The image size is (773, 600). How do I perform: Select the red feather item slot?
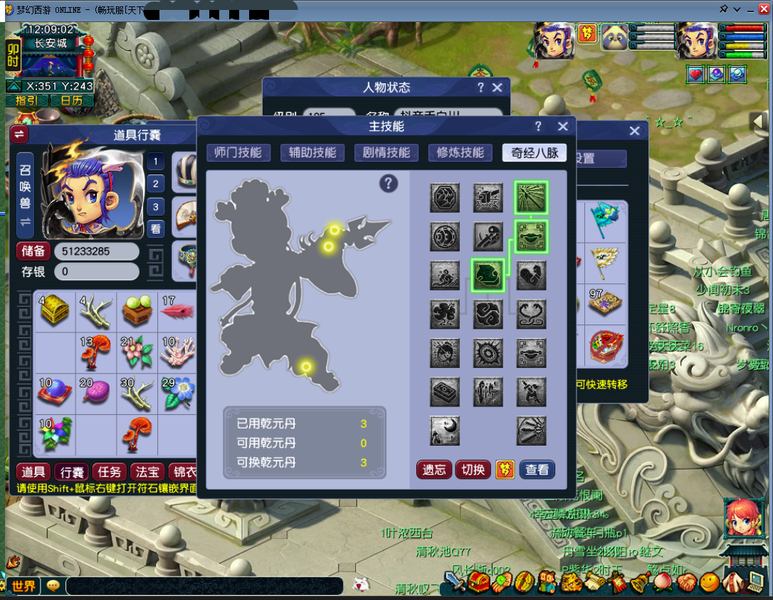(x=177, y=310)
